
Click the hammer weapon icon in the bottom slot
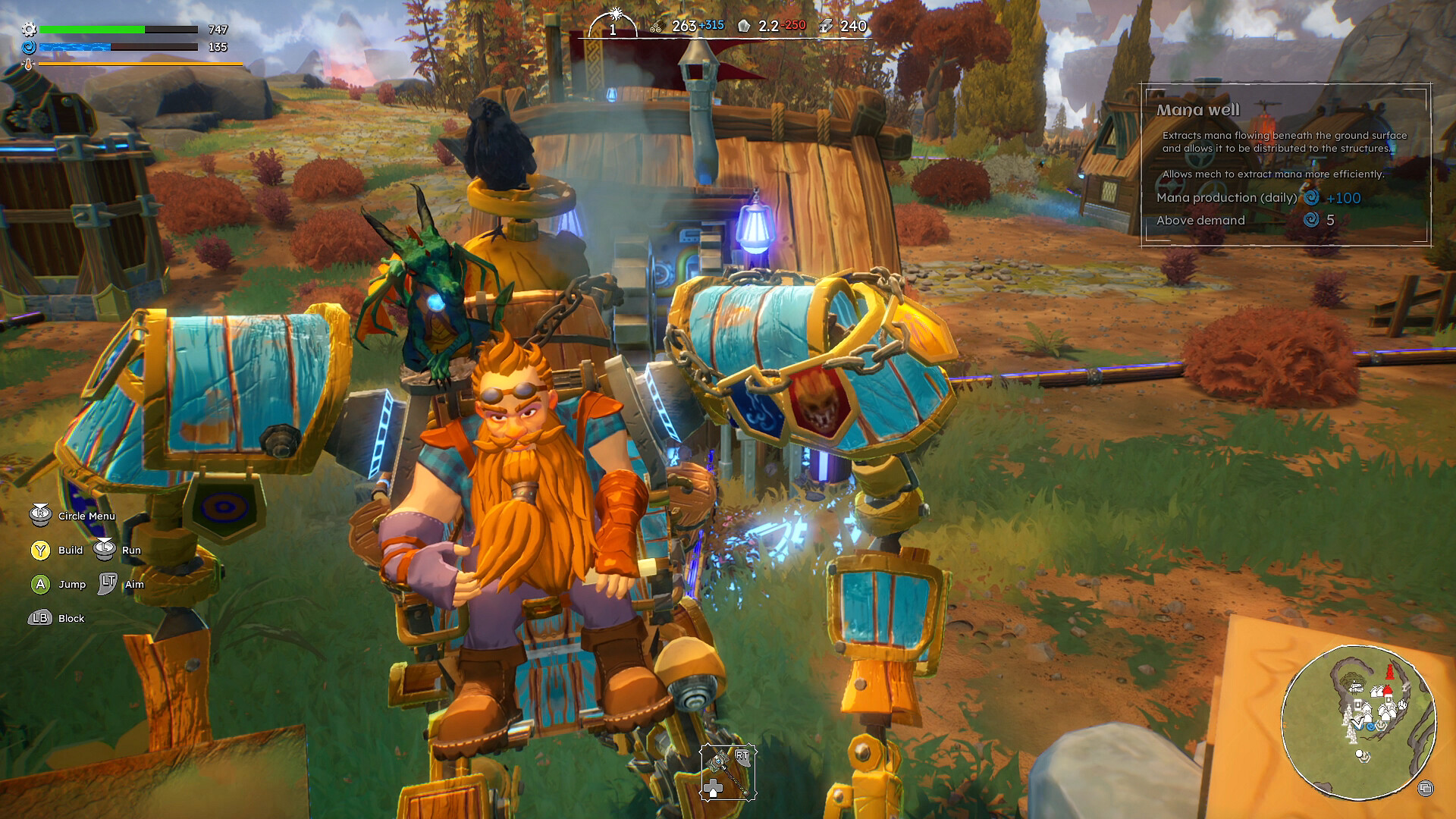click(x=726, y=773)
